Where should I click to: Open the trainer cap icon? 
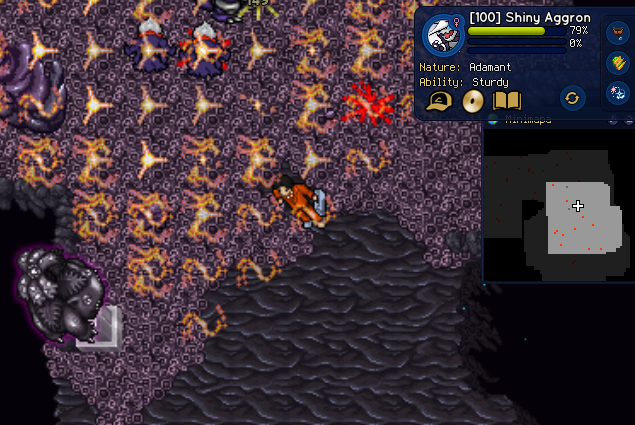(x=439, y=100)
